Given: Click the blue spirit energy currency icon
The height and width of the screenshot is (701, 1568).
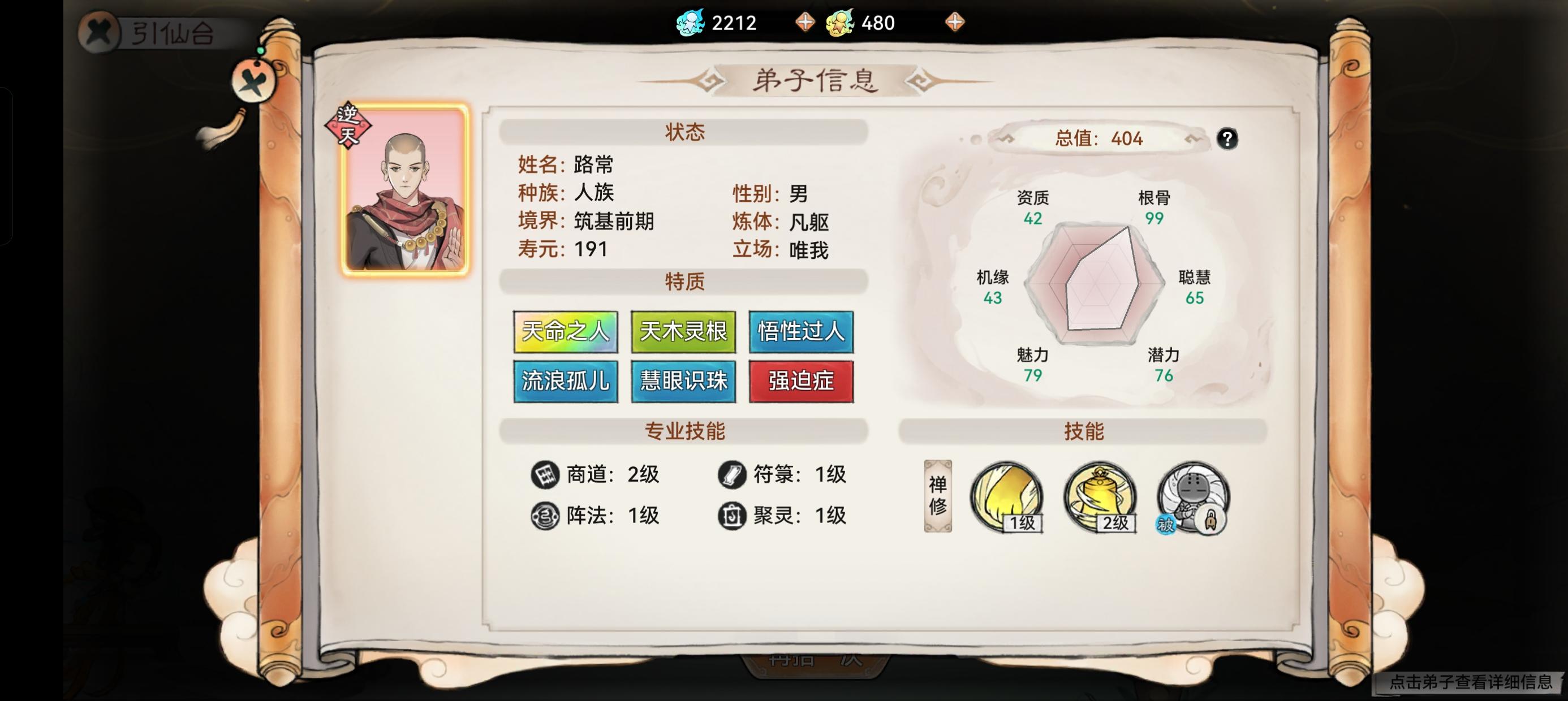Looking at the screenshot, I should coord(691,22).
